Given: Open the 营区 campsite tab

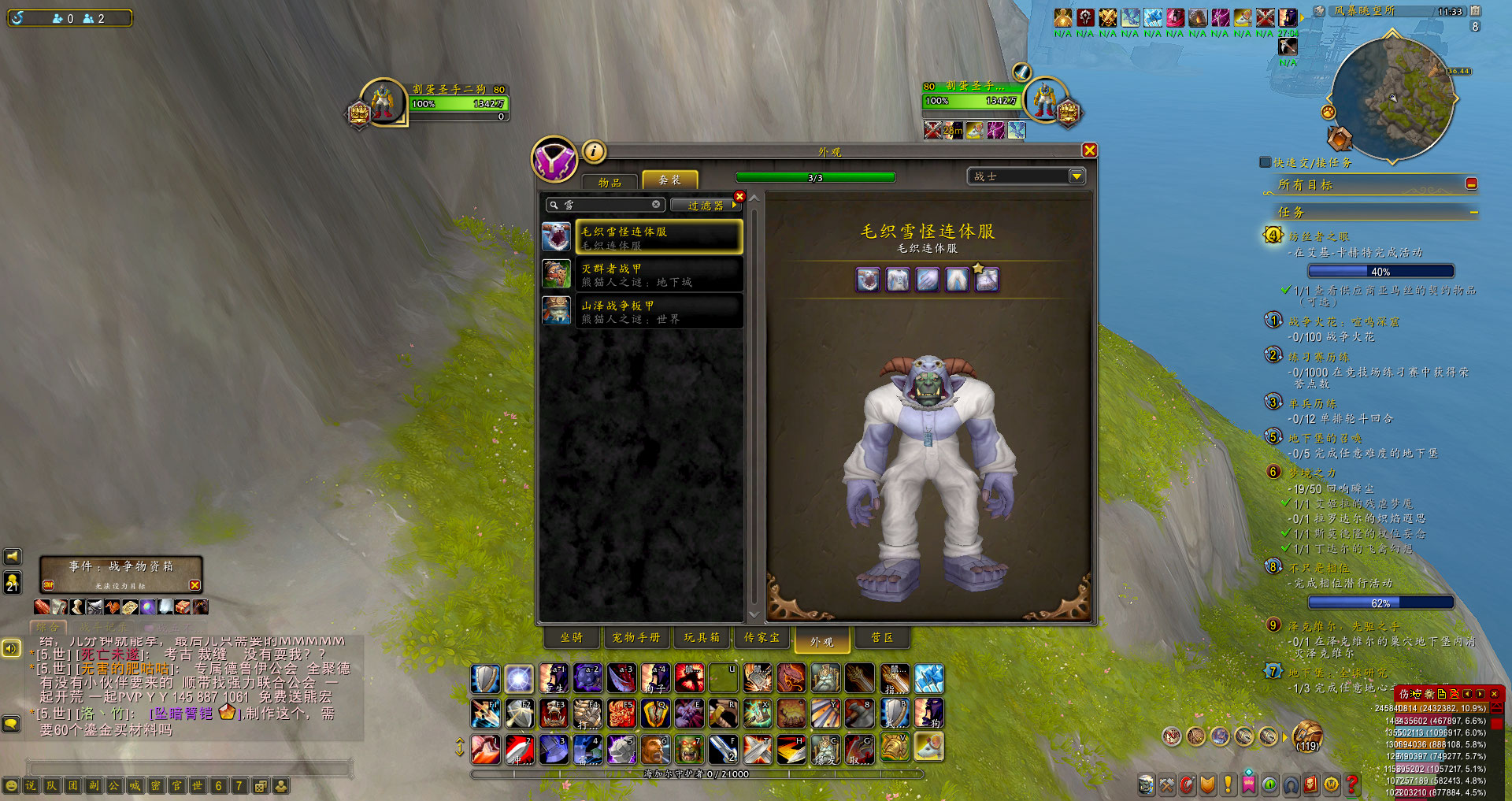Looking at the screenshot, I should point(882,637).
